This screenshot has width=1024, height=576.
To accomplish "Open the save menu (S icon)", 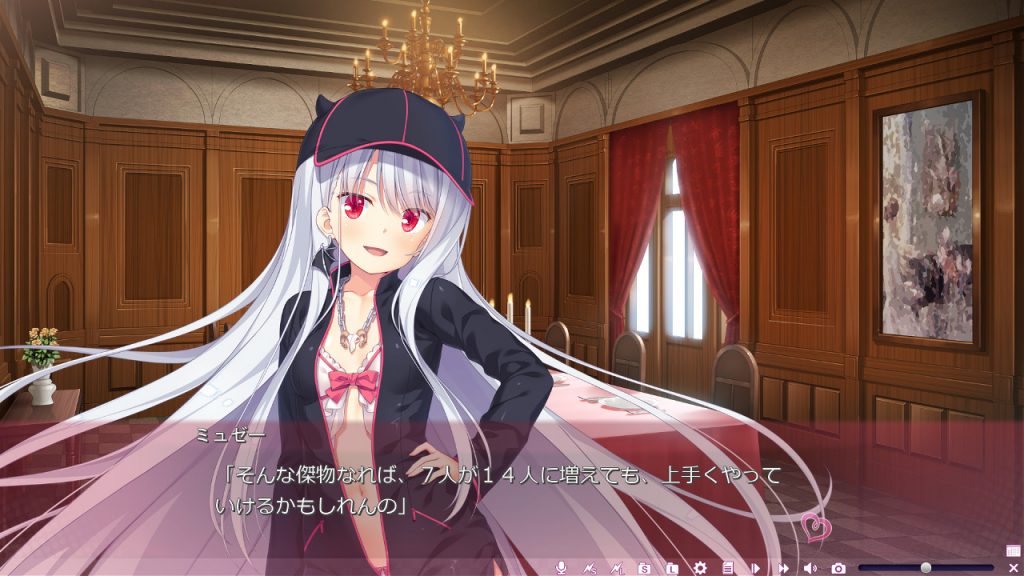I will 645,567.
